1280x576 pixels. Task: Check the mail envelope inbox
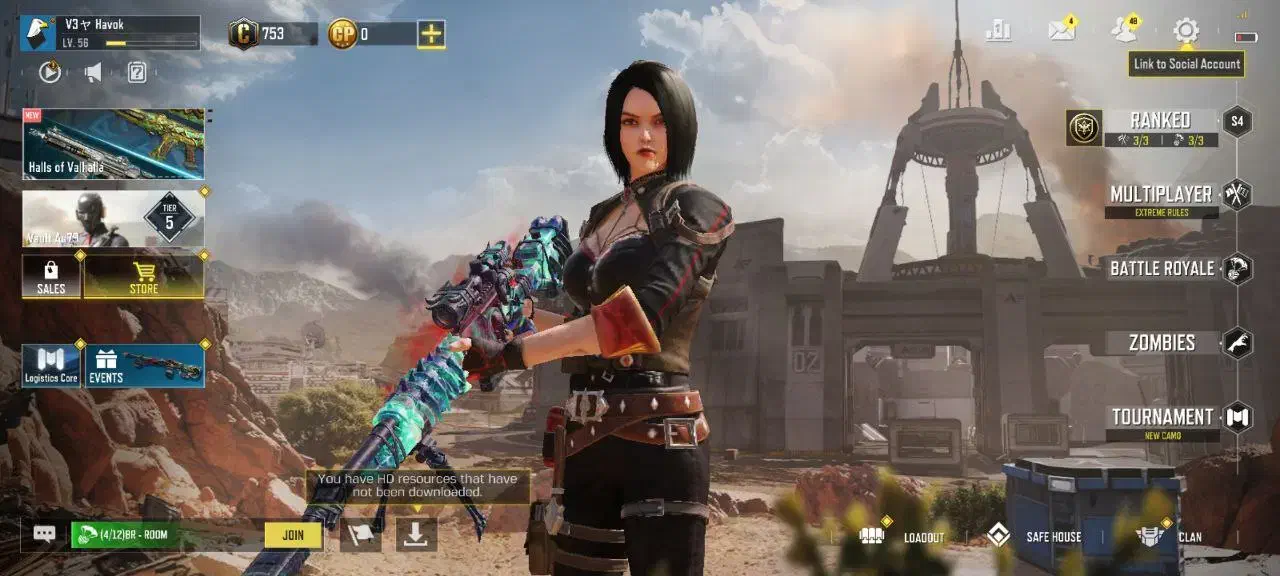[x=1061, y=31]
